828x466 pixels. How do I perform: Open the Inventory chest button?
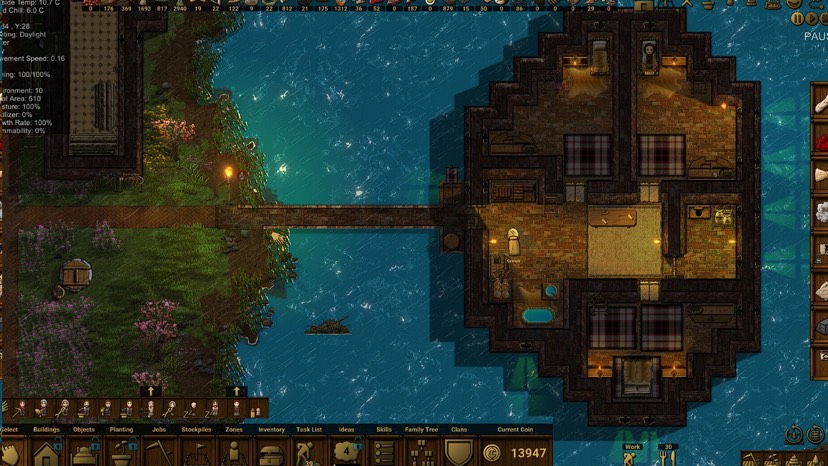pyautogui.click(x=271, y=452)
